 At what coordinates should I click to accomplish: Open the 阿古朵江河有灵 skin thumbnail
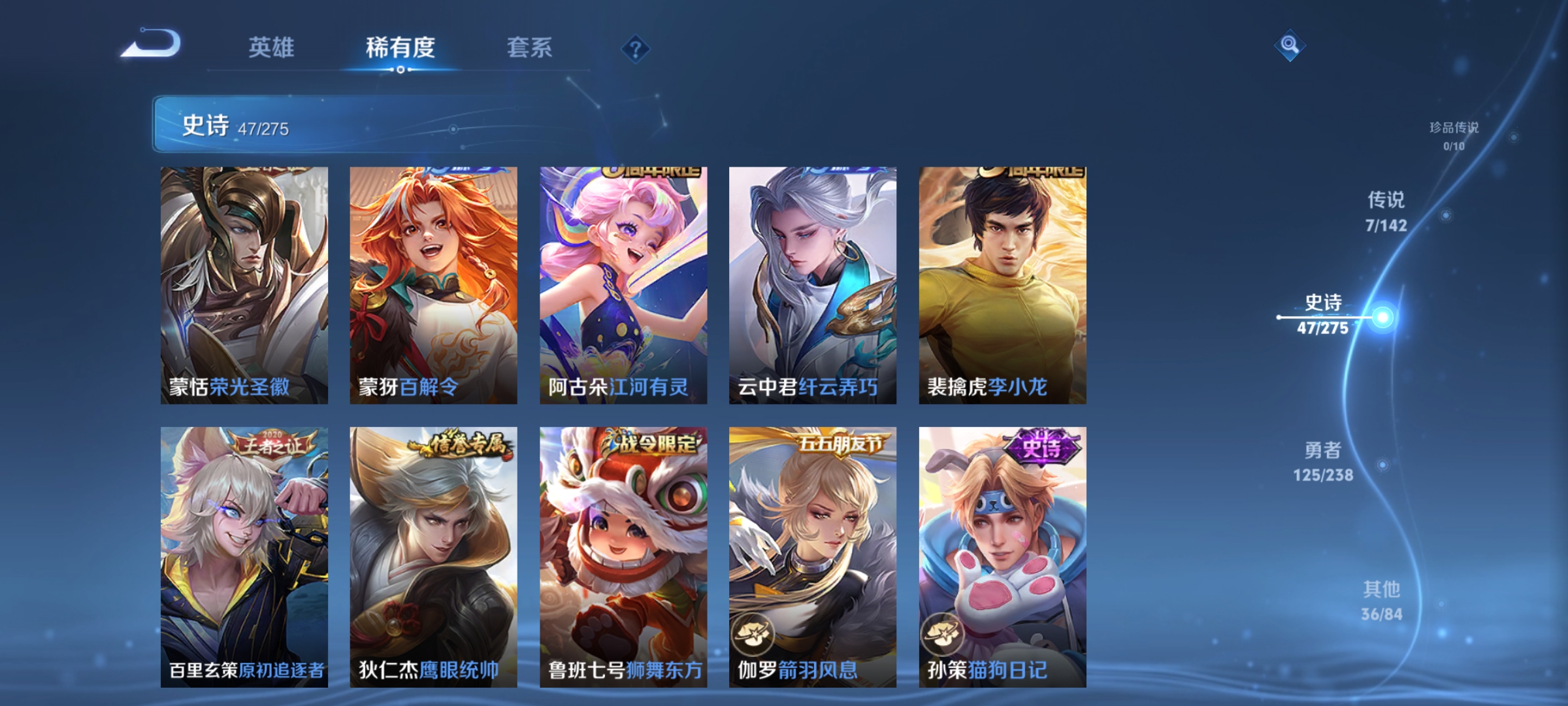[x=623, y=281]
